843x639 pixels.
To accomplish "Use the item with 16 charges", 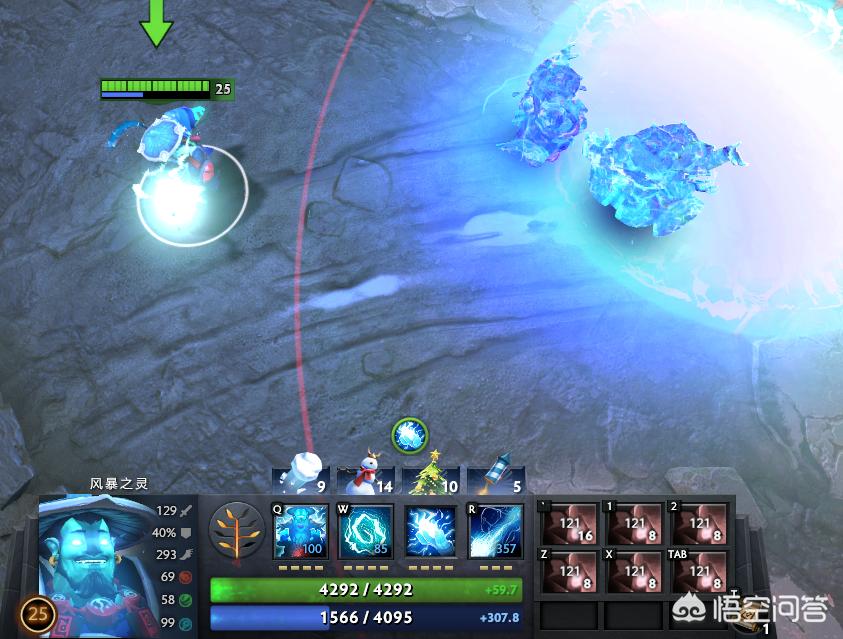I will [x=570, y=524].
